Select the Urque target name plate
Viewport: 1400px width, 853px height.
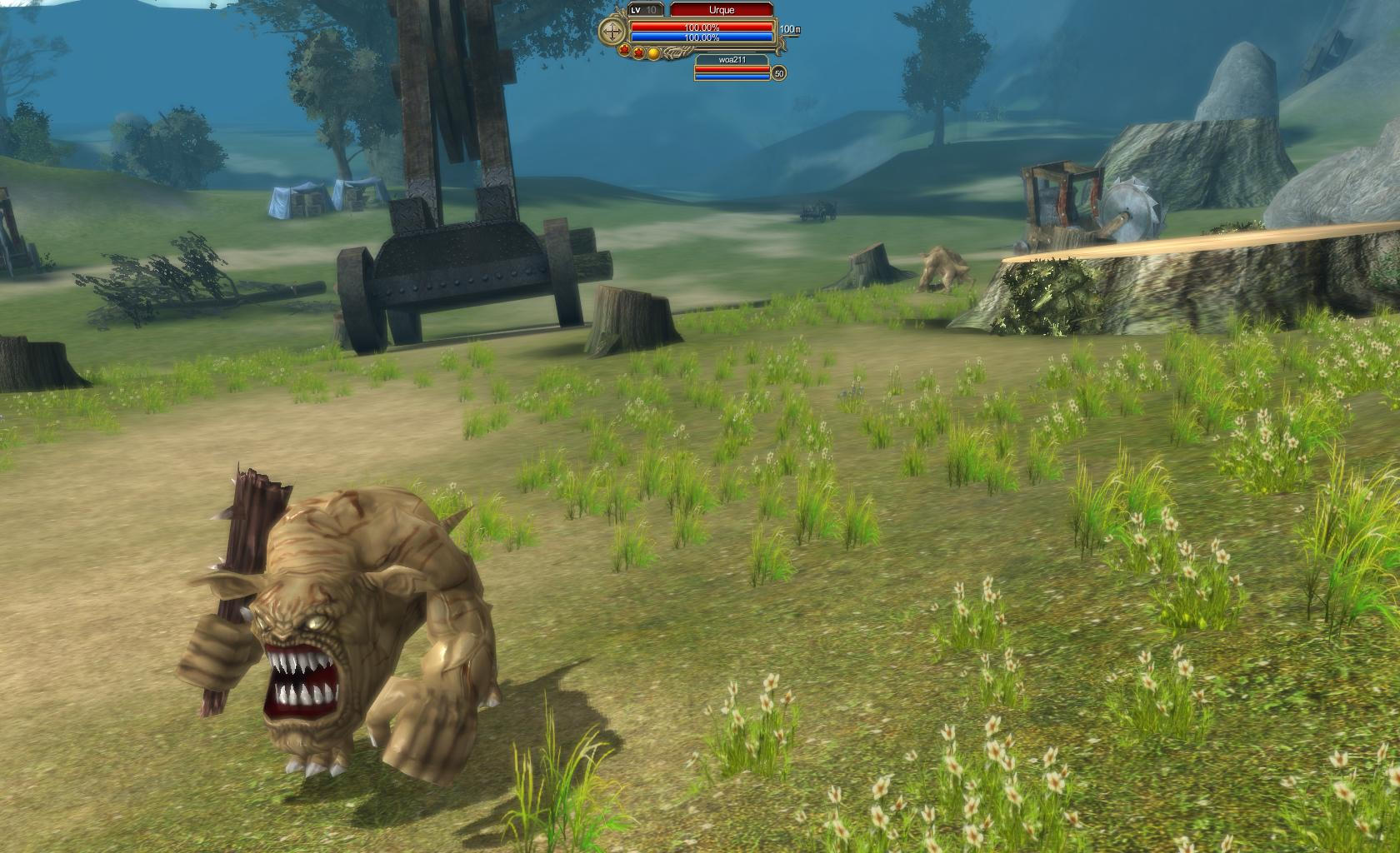(x=722, y=10)
